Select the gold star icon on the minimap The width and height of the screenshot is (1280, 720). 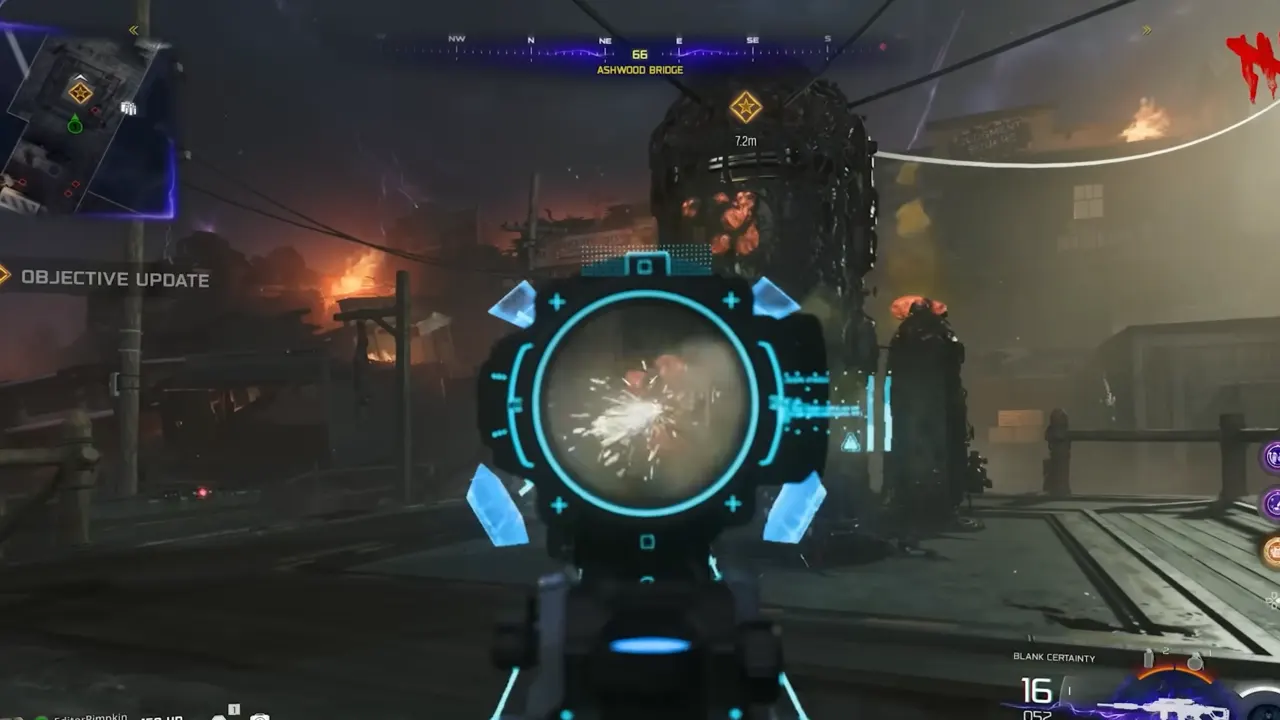click(x=81, y=92)
